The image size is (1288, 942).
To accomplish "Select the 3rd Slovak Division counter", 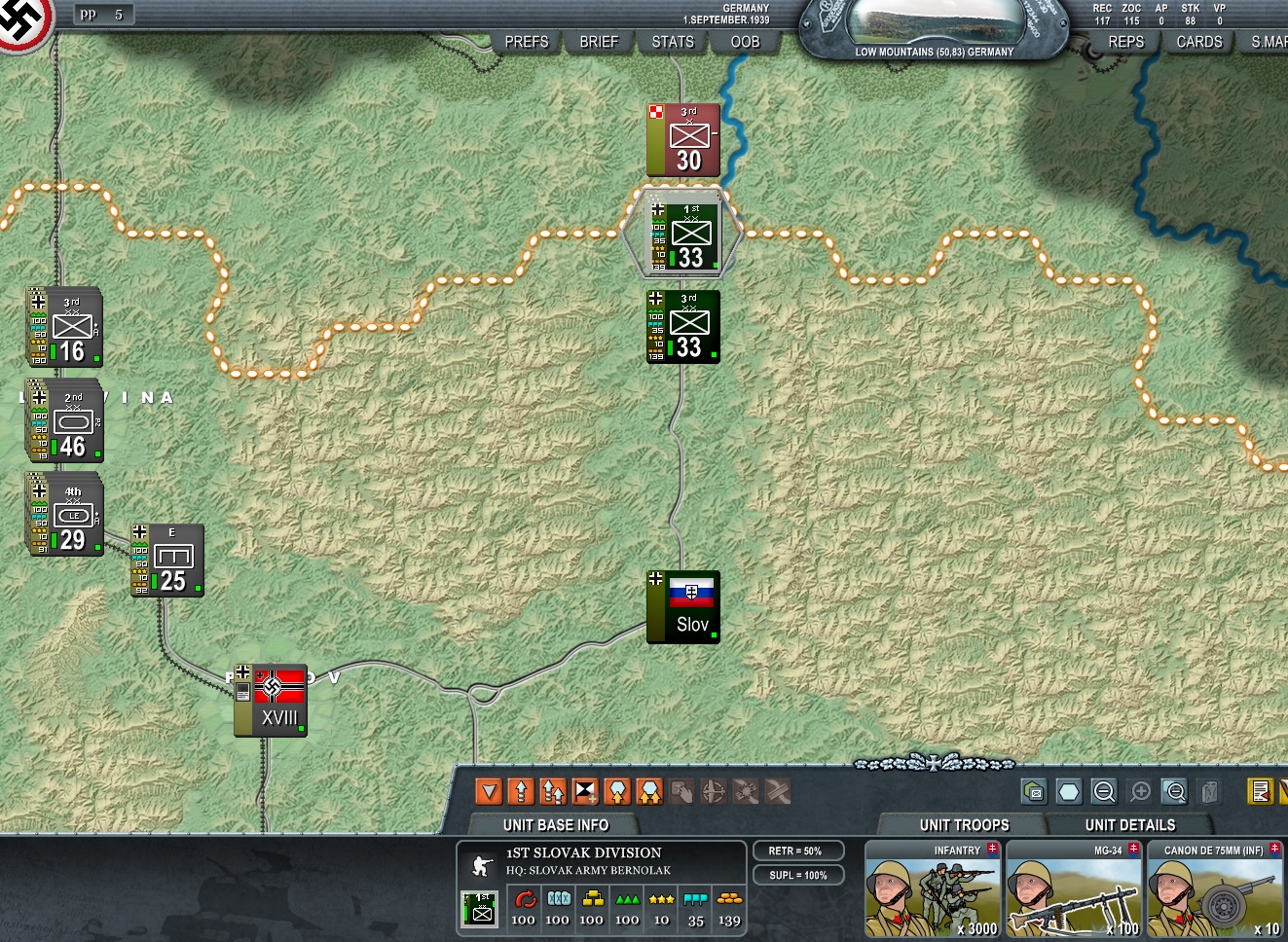I will (683, 327).
